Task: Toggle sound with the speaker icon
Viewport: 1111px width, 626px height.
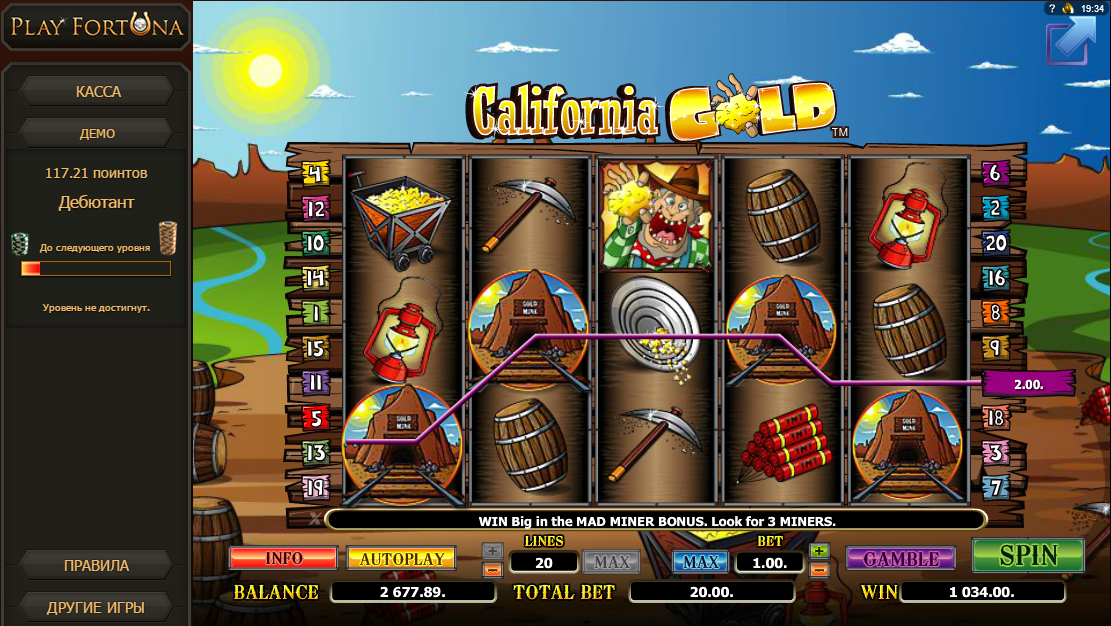Action: (x=1068, y=8)
